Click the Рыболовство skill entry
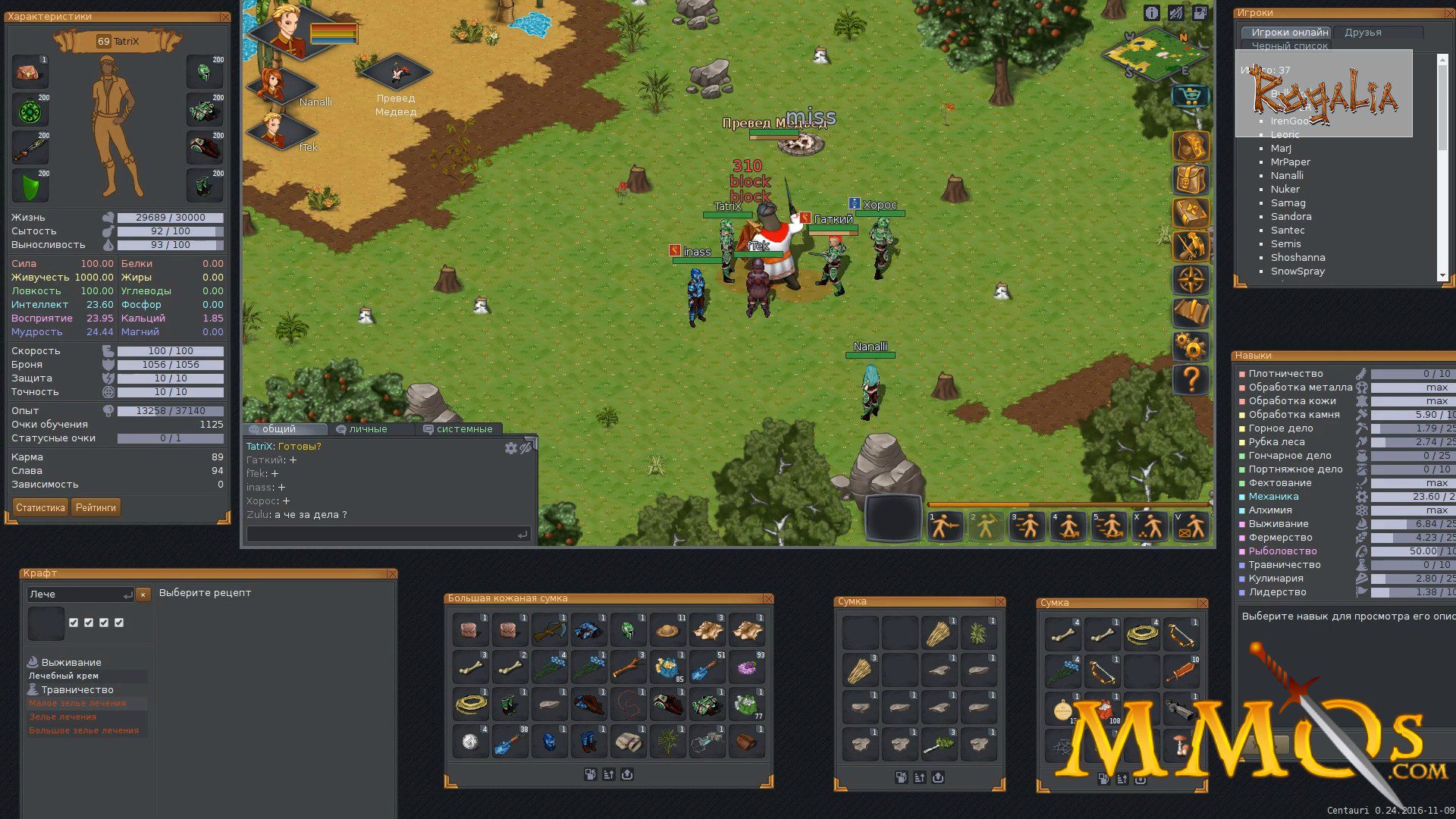Screen dimensions: 1456x819 pos(1282,551)
